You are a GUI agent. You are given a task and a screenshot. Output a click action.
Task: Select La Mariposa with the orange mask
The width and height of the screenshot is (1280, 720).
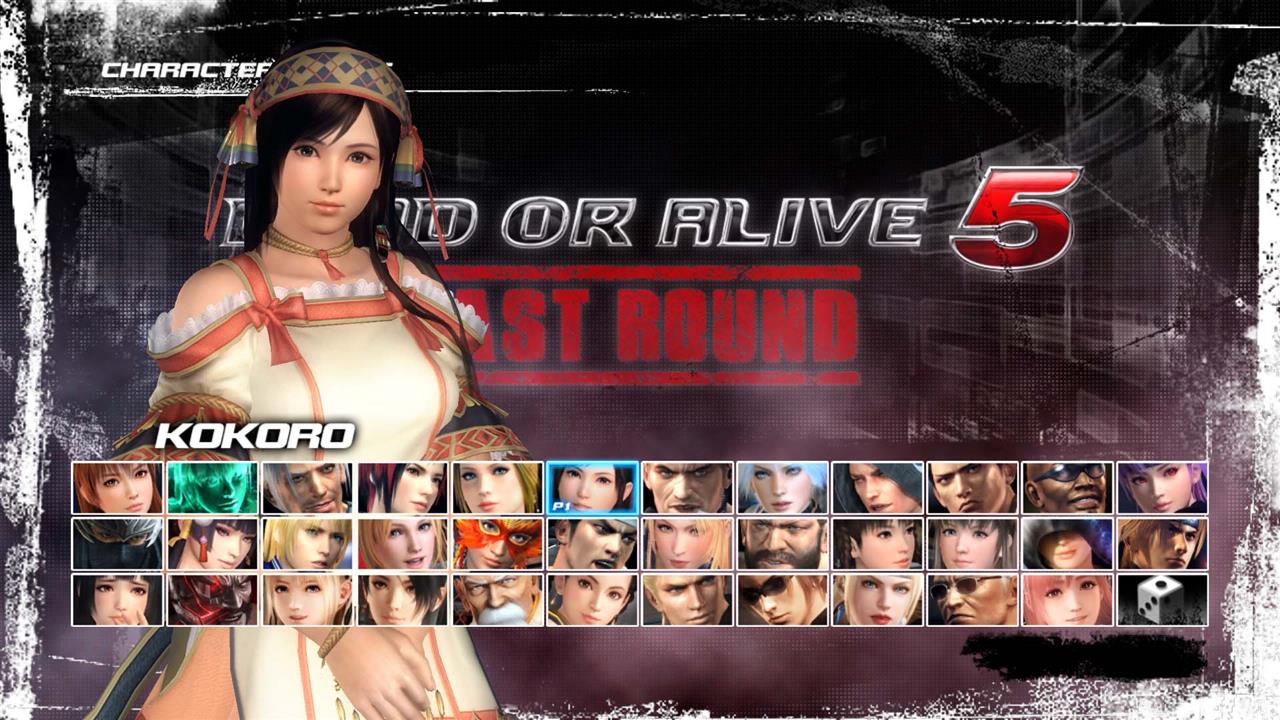coord(496,545)
